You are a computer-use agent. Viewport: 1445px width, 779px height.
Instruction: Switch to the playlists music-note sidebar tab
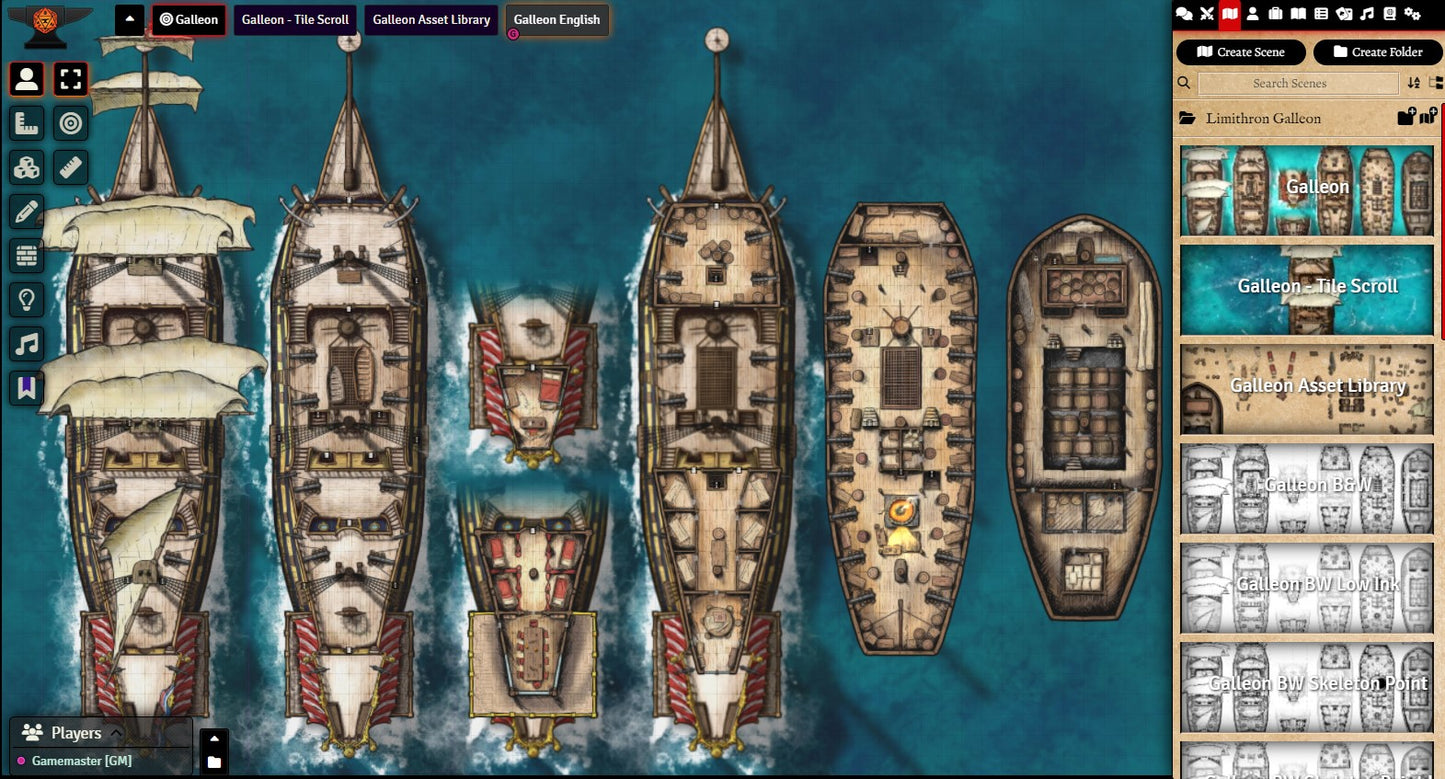[1367, 14]
